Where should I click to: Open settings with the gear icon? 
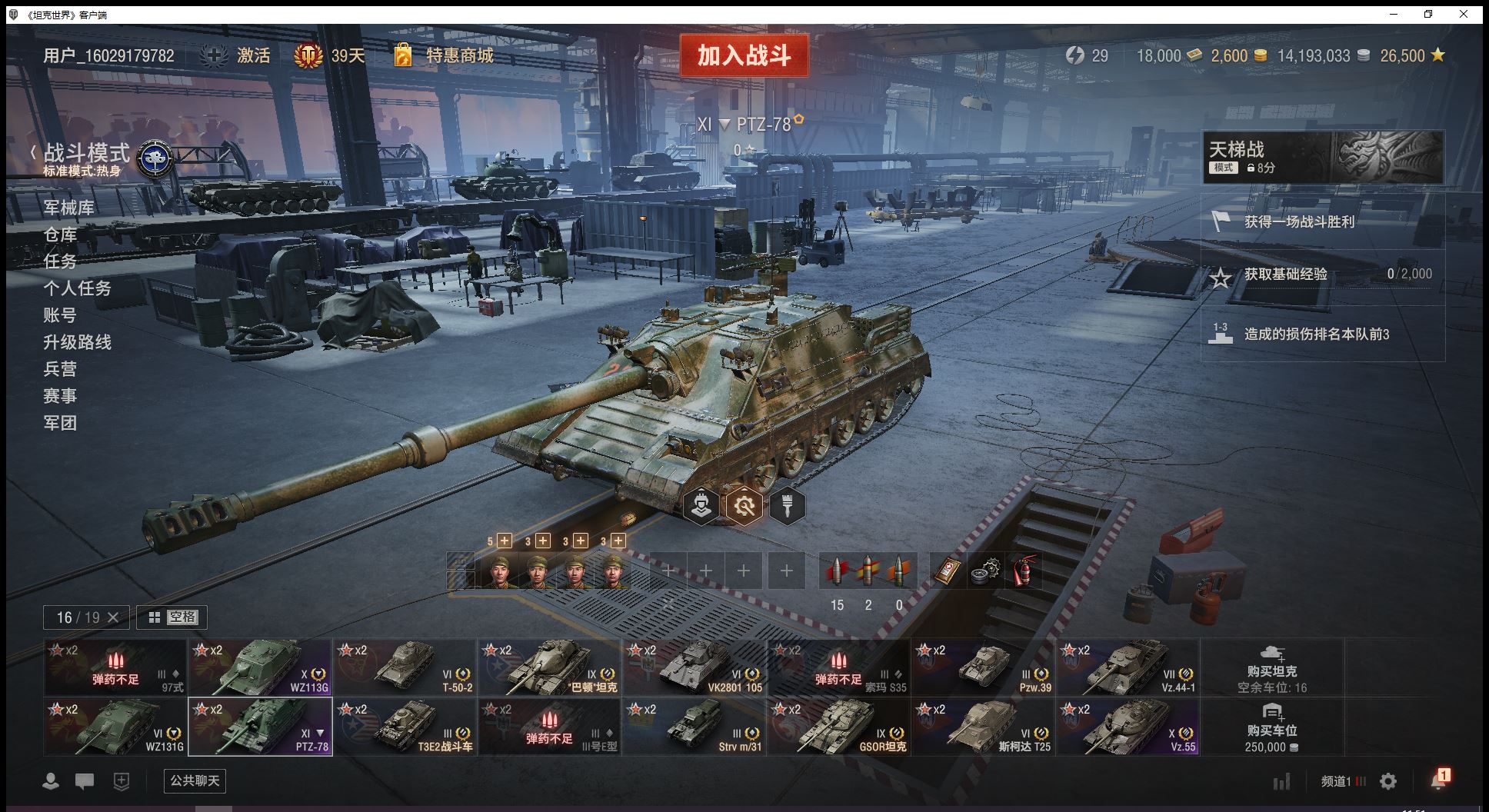point(1388,782)
